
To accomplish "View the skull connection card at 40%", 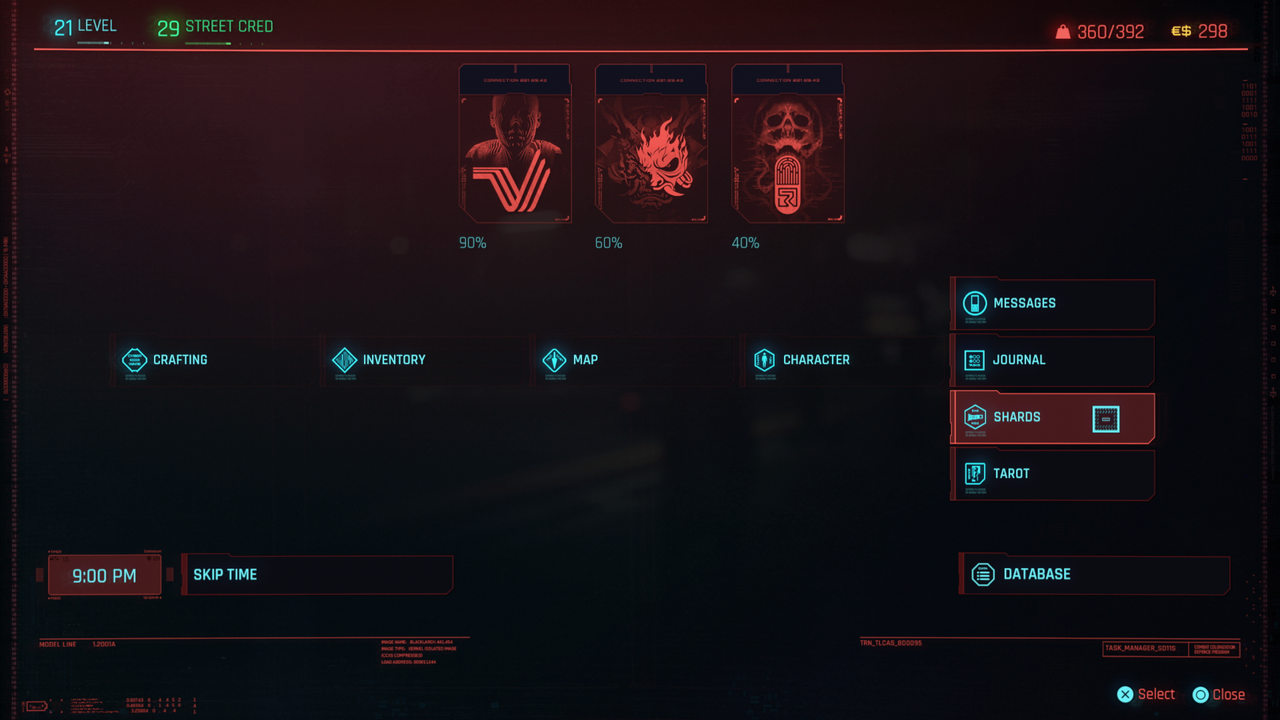I will tap(787, 147).
